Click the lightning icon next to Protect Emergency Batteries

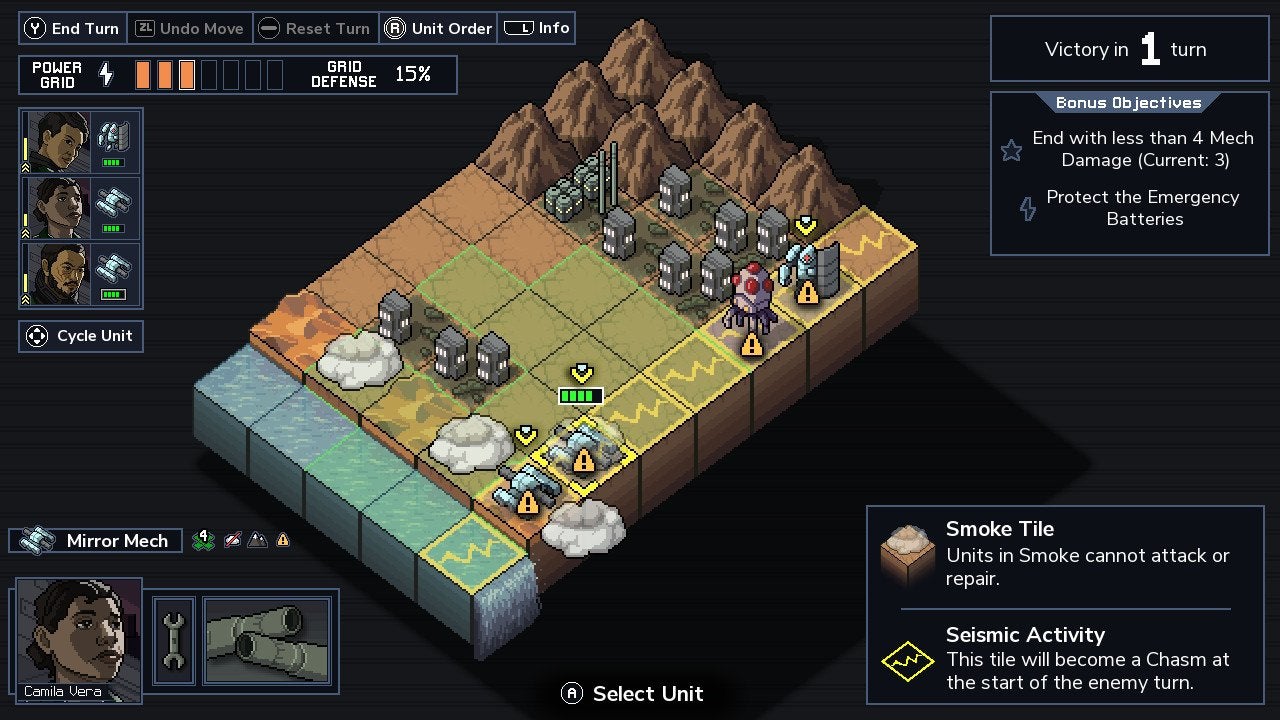point(1027,208)
